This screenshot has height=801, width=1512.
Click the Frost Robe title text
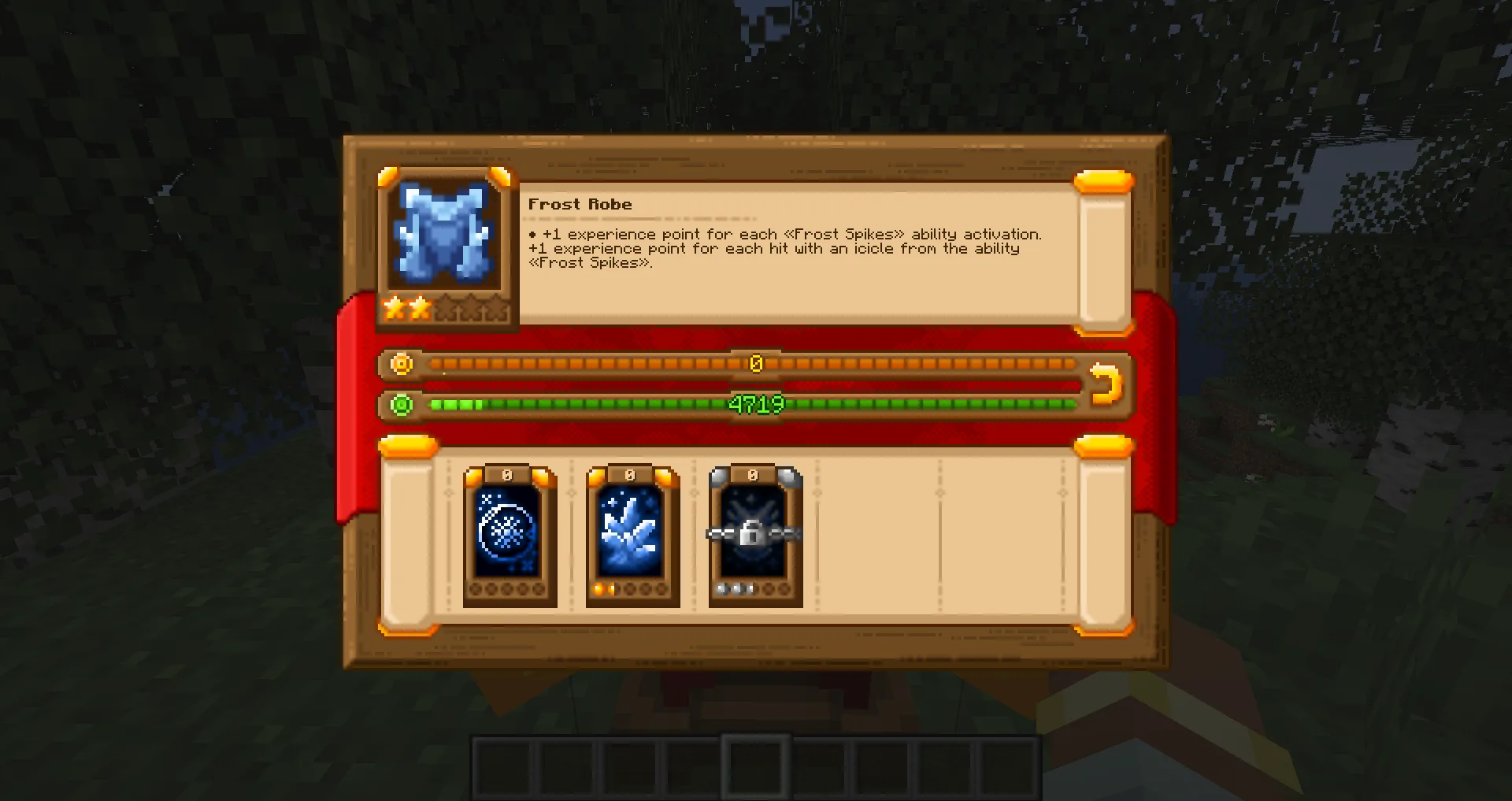pyautogui.click(x=580, y=204)
